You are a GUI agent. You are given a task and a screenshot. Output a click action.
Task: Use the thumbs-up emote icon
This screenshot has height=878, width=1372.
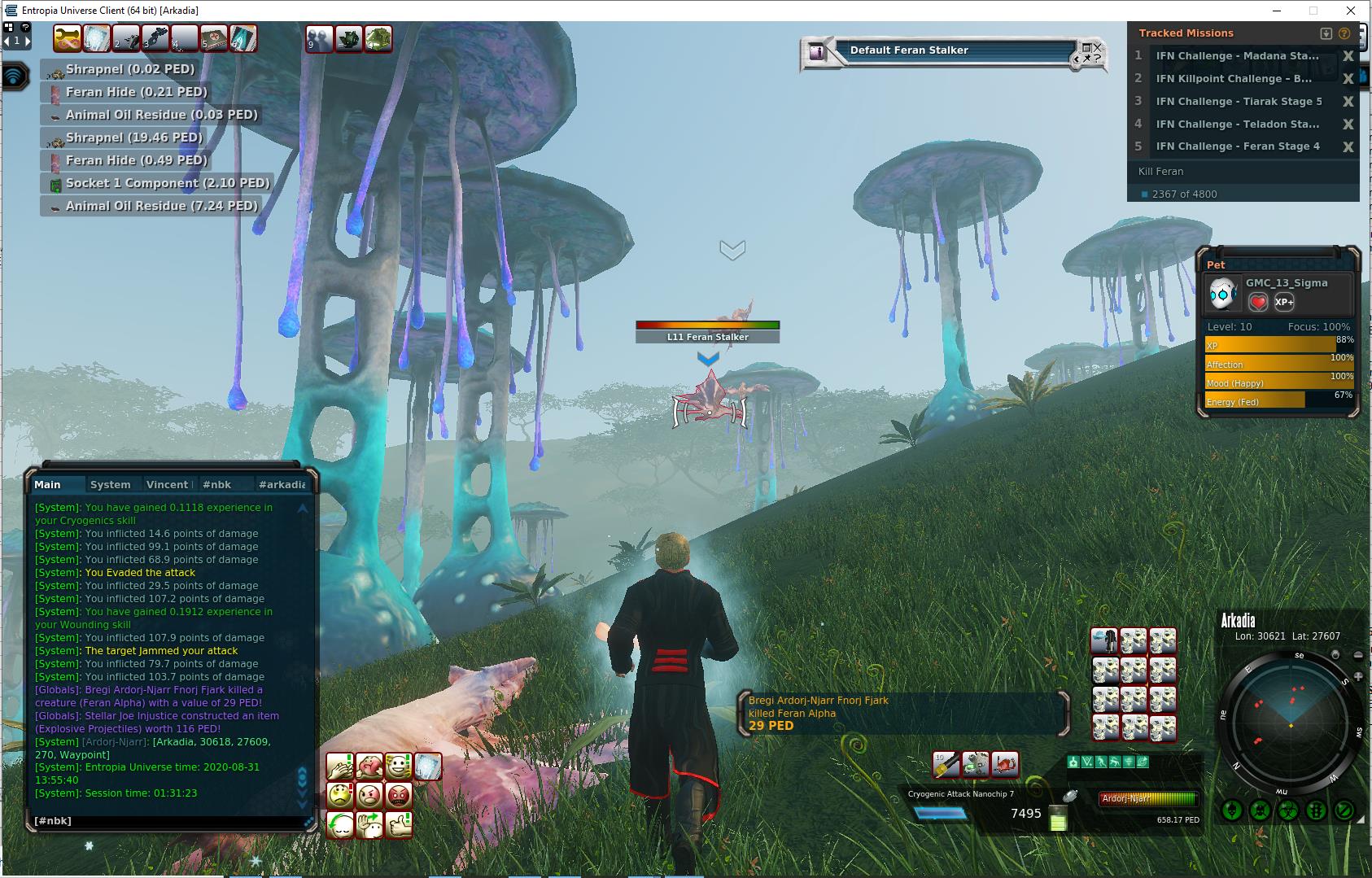(399, 824)
